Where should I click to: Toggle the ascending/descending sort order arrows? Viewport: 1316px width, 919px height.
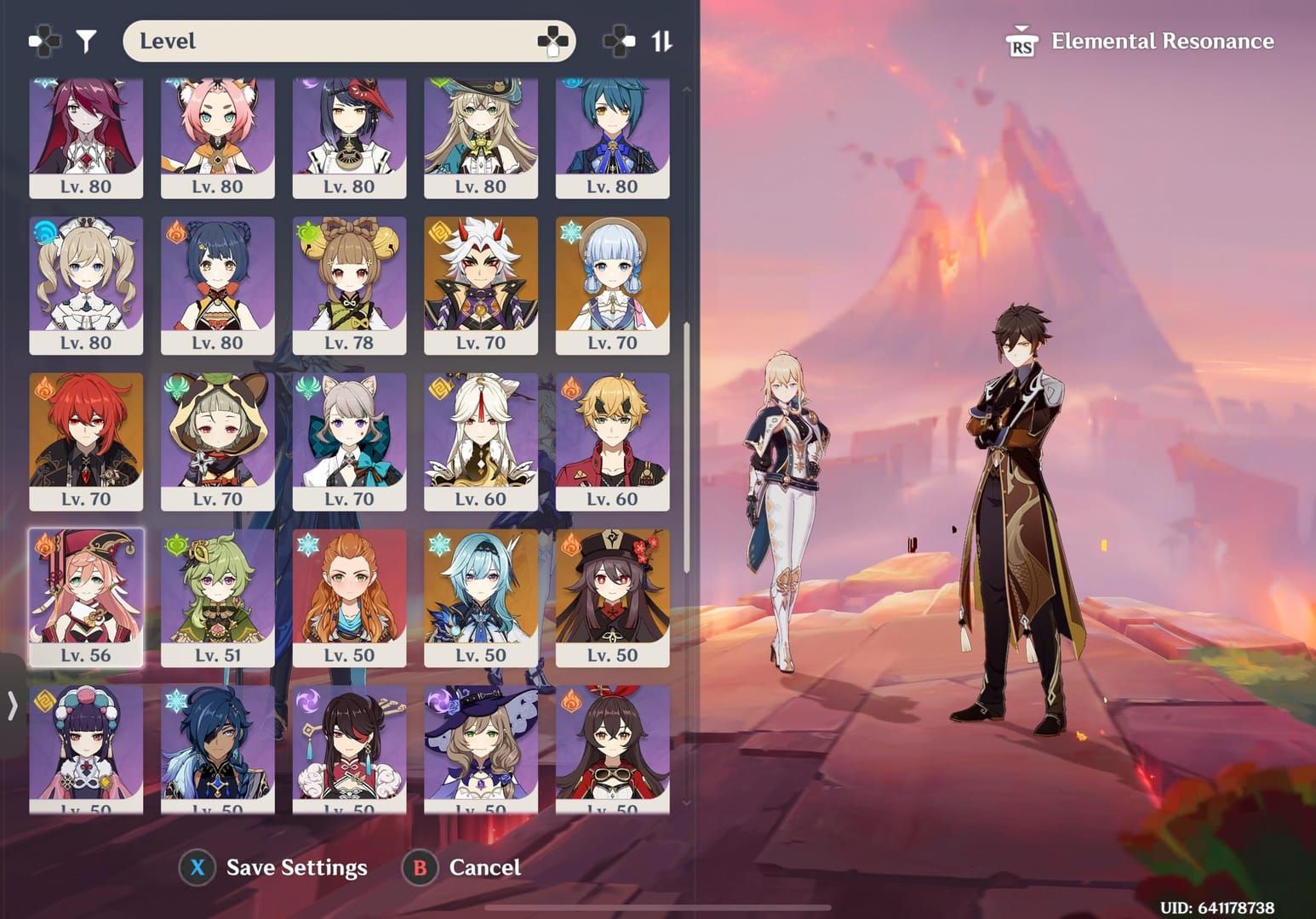661,39
